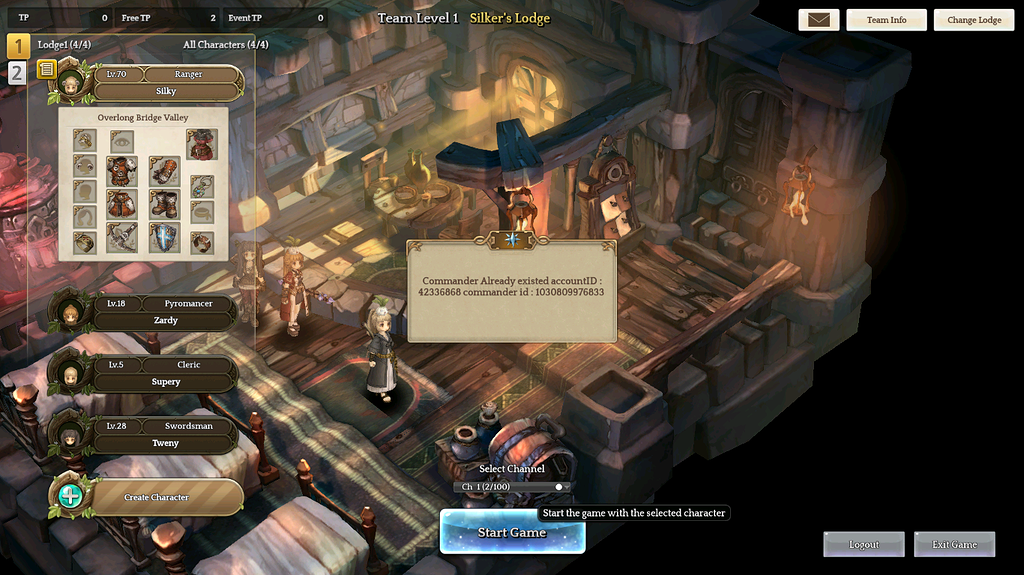
Task: Toggle Silky's equipment list icon
Action: tap(46, 69)
